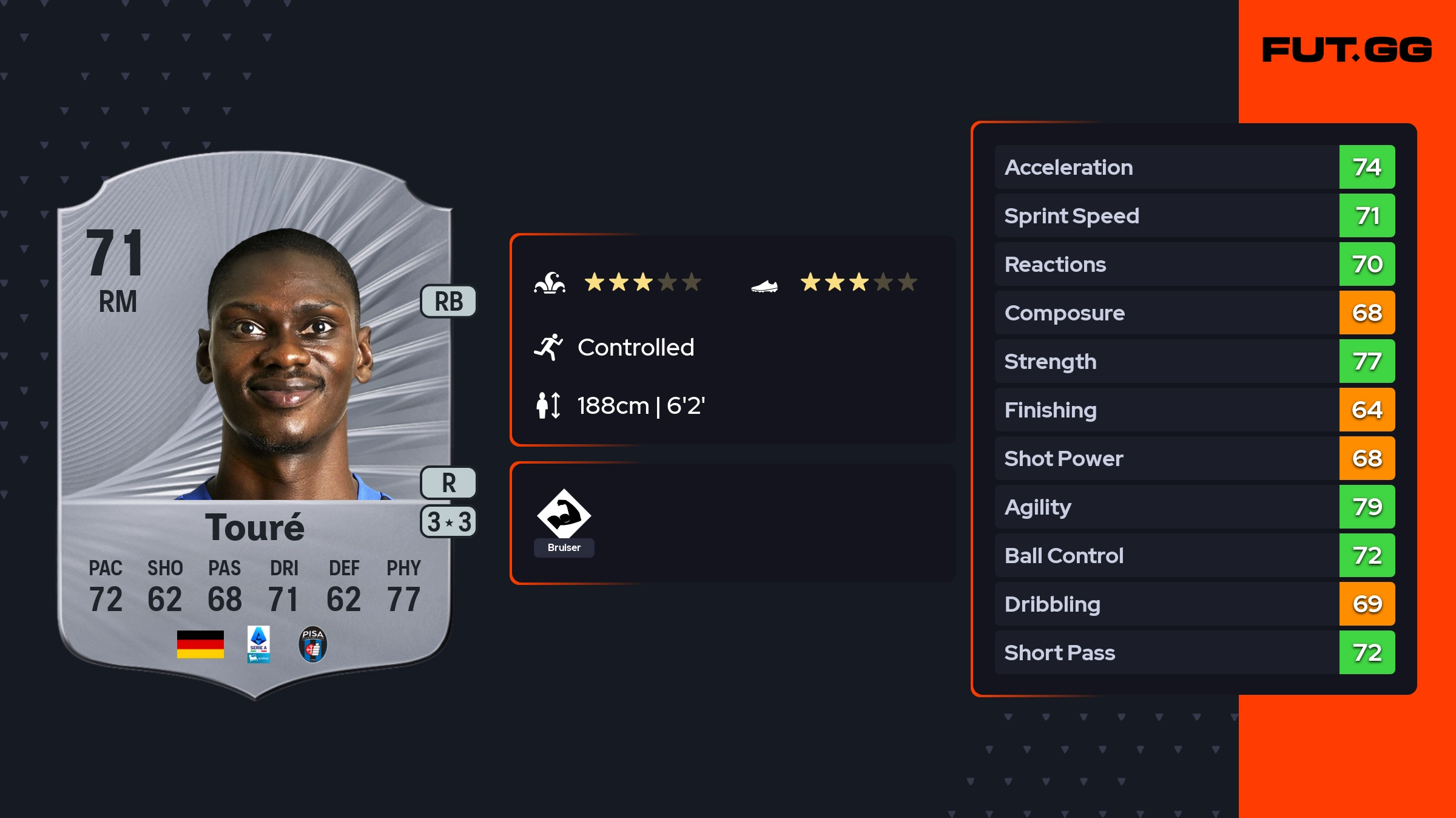This screenshot has width=1456, height=818.
Task: Click the Controlled acceleration type entry
Action: click(x=635, y=347)
